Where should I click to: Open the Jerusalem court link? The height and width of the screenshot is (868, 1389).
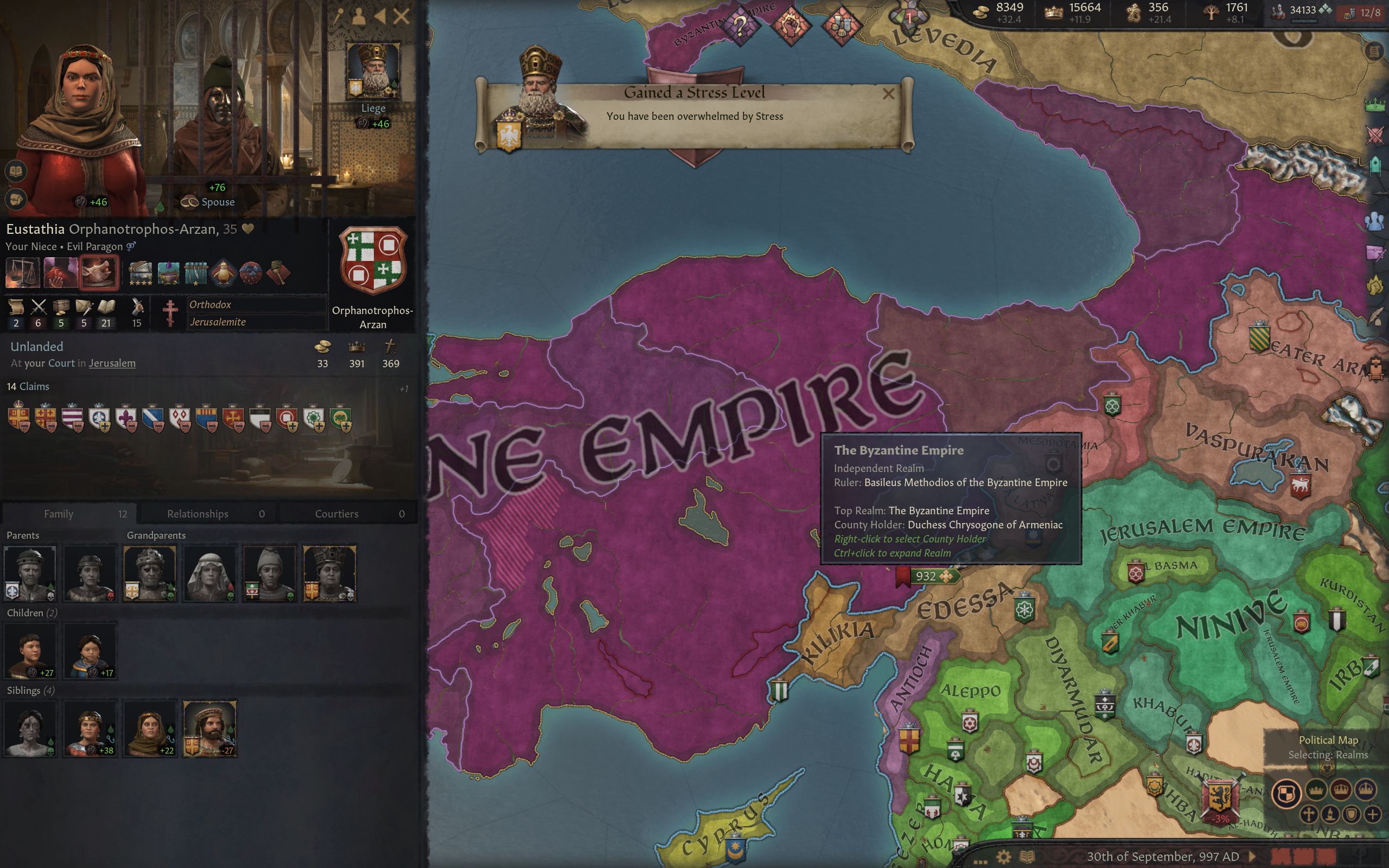[111, 363]
